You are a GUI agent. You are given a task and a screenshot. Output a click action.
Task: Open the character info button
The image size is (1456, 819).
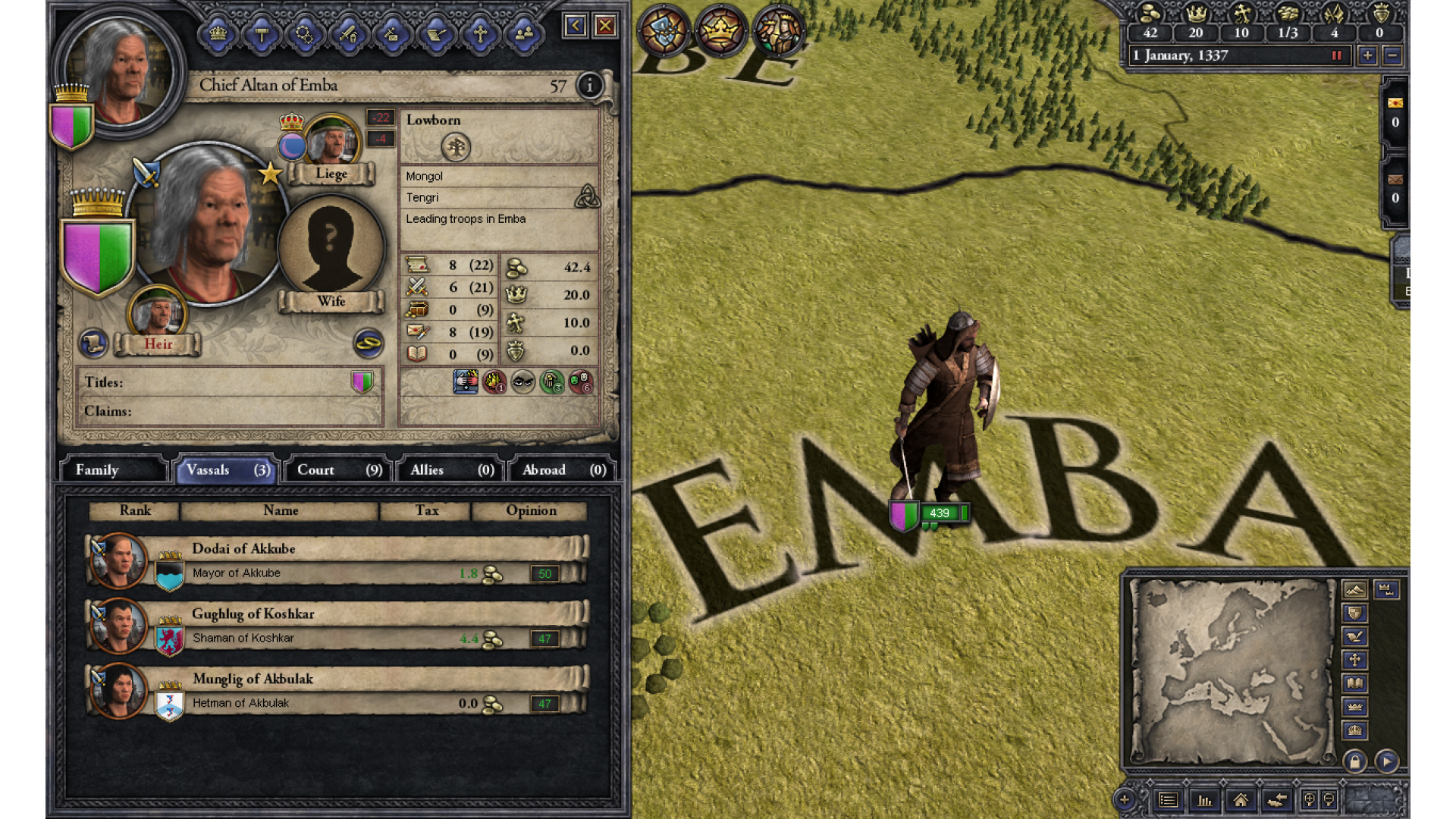pos(589,86)
